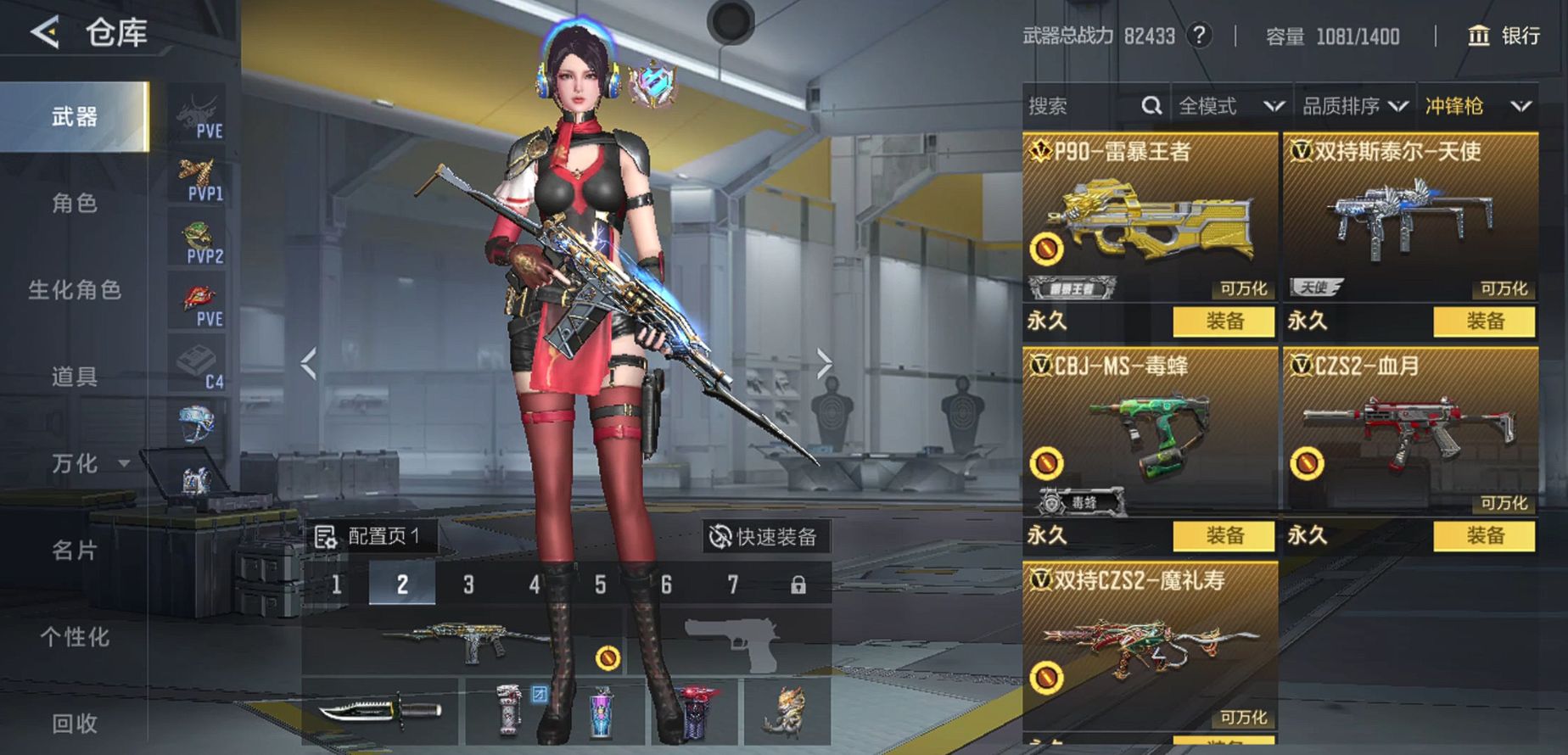Go back using the warehouse back arrow
This screenshot has height=755, width=1568.
[x=46, y=33]
